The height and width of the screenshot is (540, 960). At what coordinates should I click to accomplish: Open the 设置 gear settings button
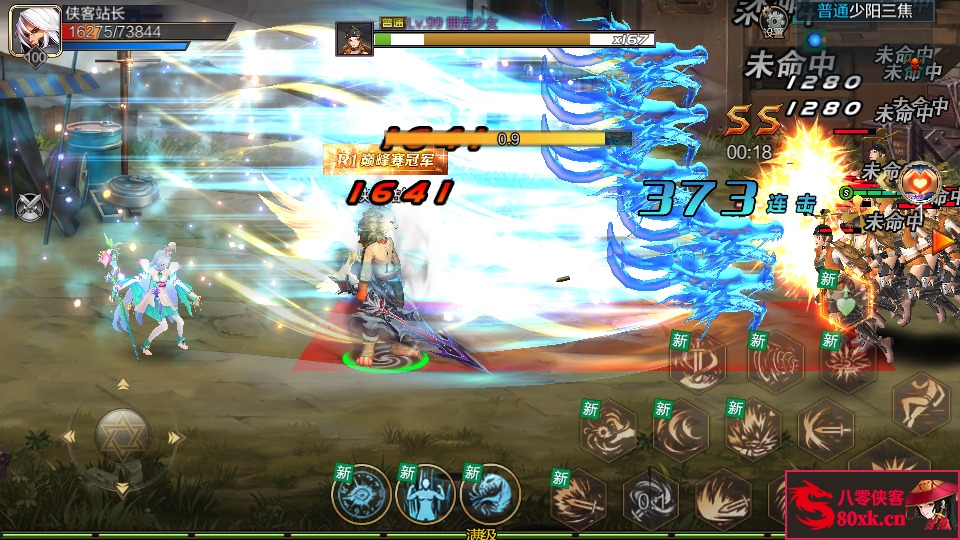(772, 19)
